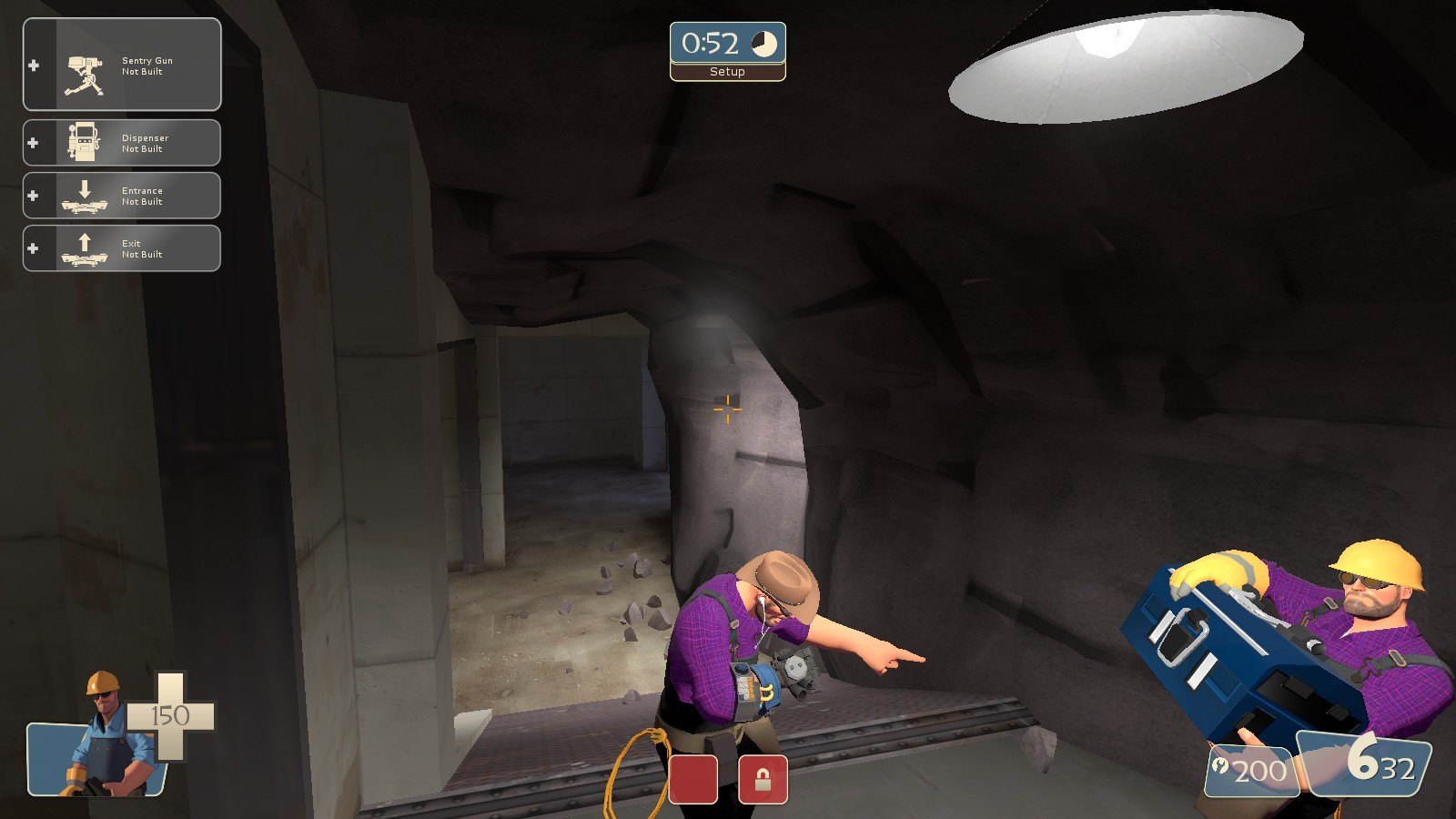Select the Sentry Gun build panel
Screen dimensions: 1456x819
pos(122,65)
